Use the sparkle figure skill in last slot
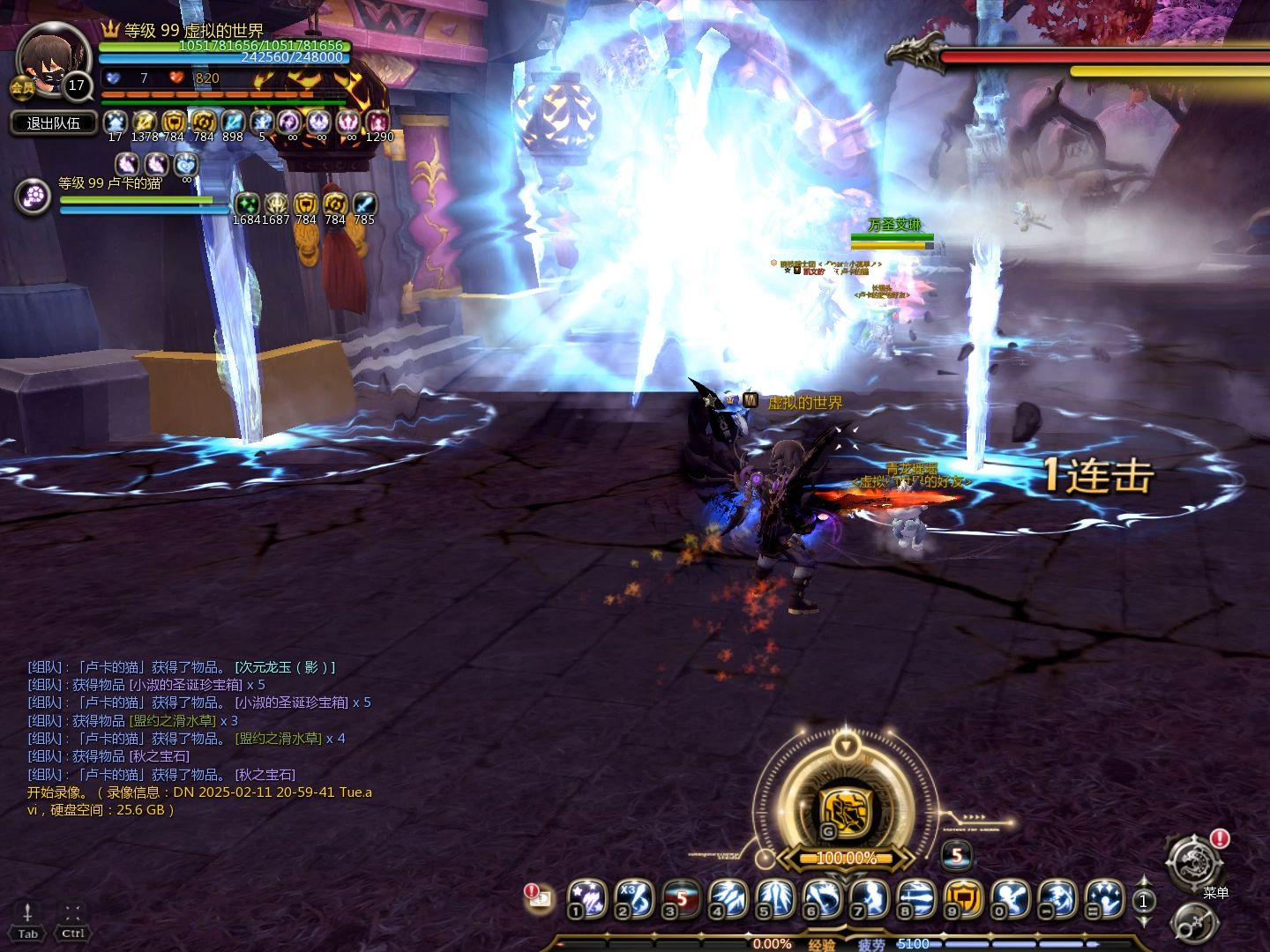 (x=1104, y=899)
